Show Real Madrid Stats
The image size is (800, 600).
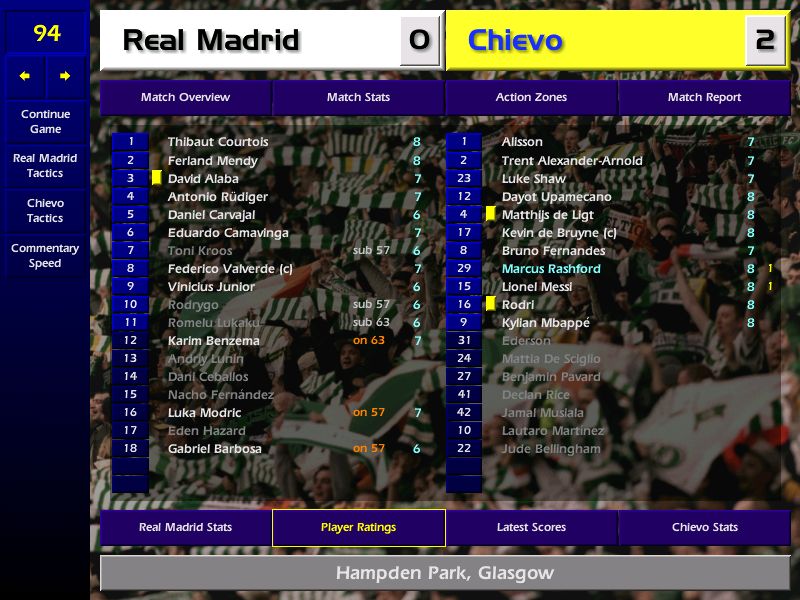coord(185,527)
